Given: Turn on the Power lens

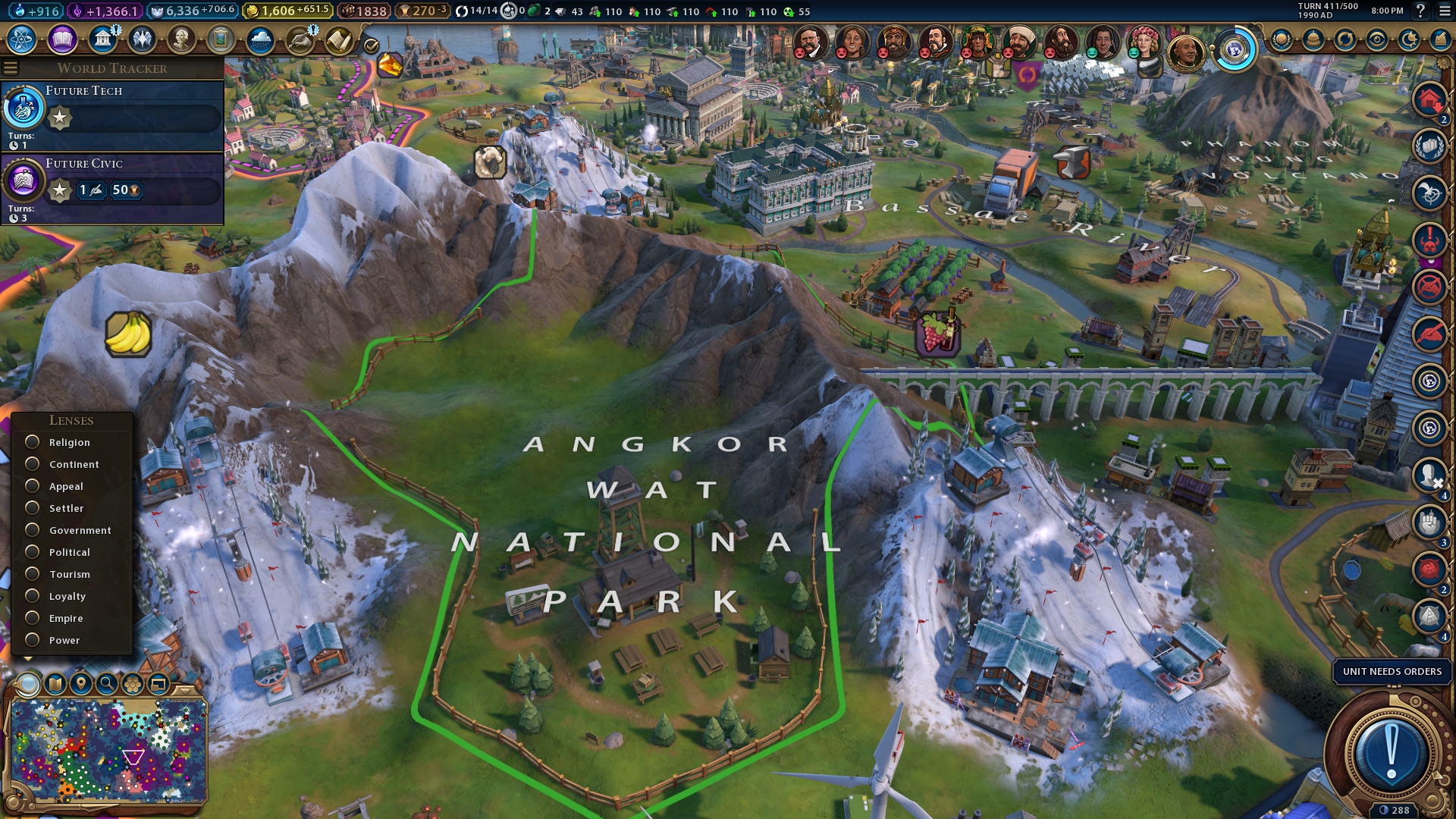Looking at the screenshot, I should click(x=33, y=640).
